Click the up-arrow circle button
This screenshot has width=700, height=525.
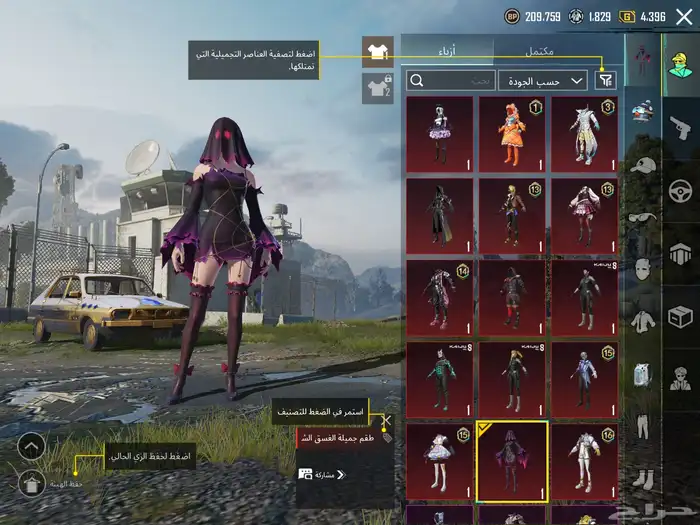pos(31,446)
